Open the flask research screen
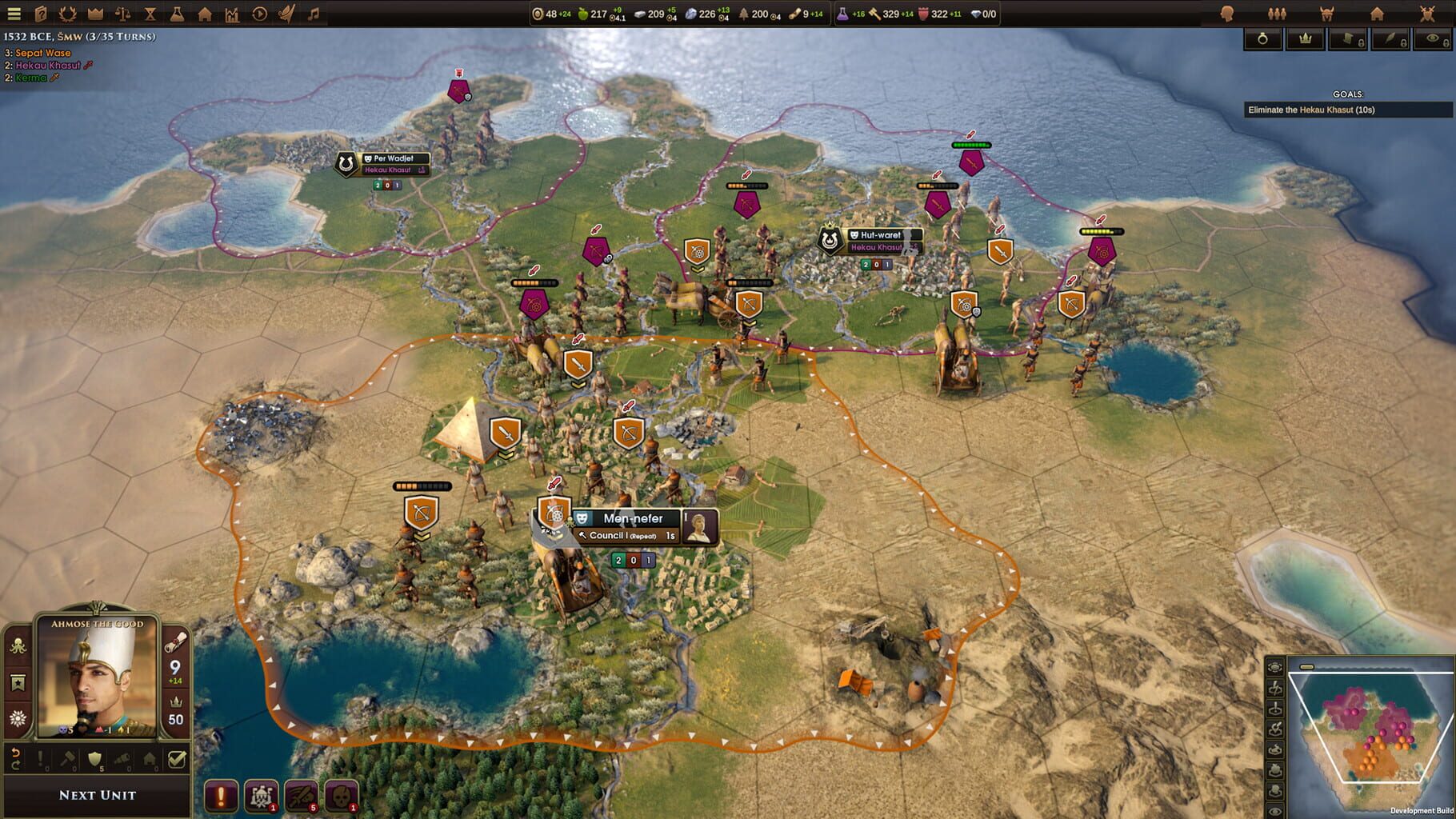The width and height of the screenshot is (1456, 819). [x=178, y=14]
